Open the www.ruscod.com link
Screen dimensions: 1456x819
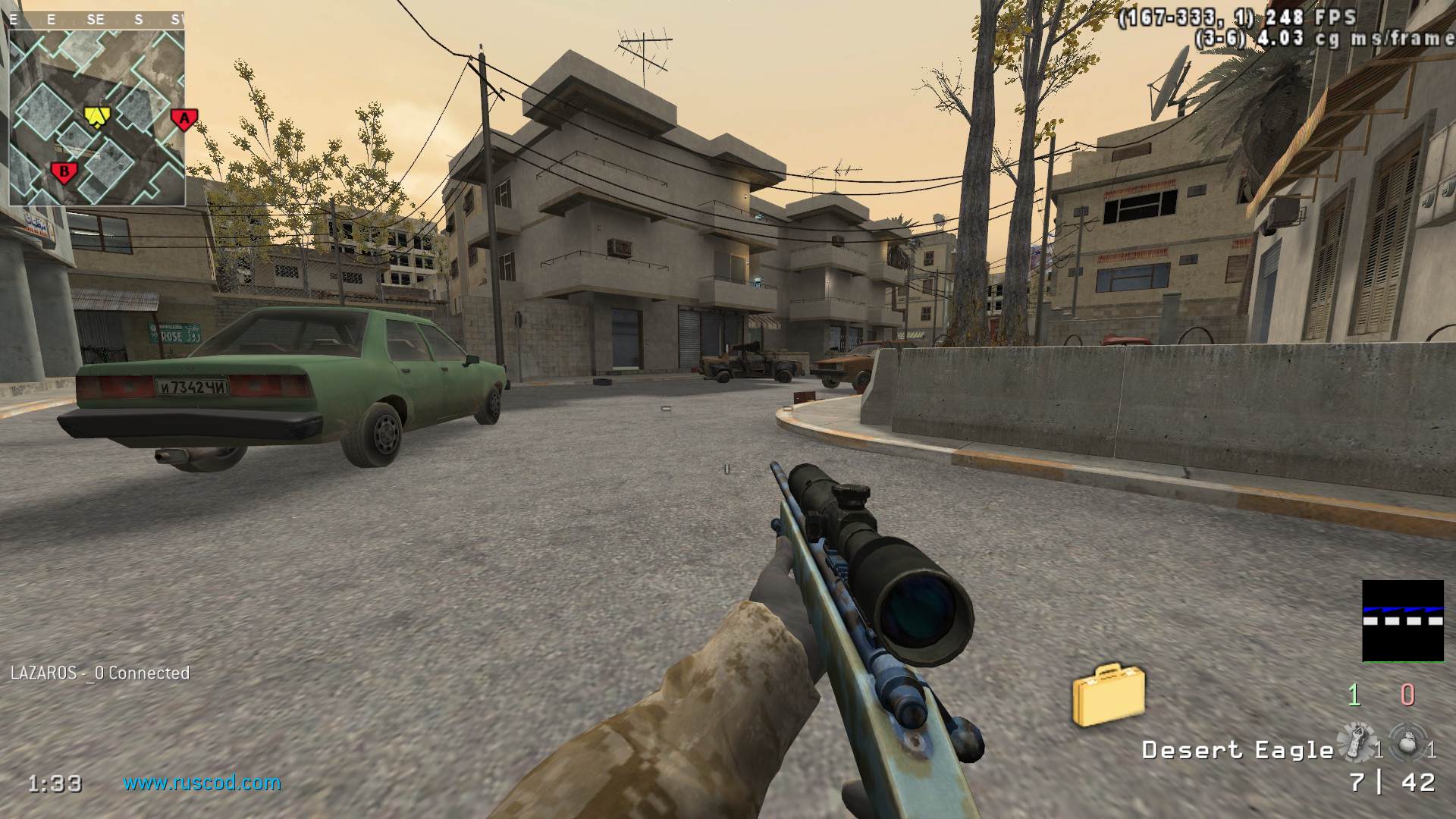(x=202, y=783)
